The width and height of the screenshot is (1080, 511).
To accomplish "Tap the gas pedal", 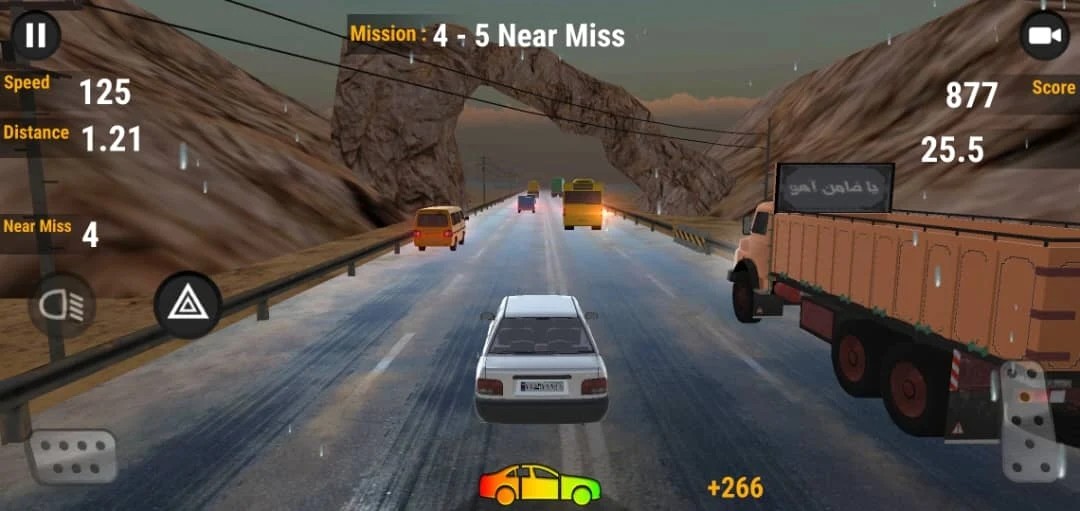I will [x=1031, y=422].
